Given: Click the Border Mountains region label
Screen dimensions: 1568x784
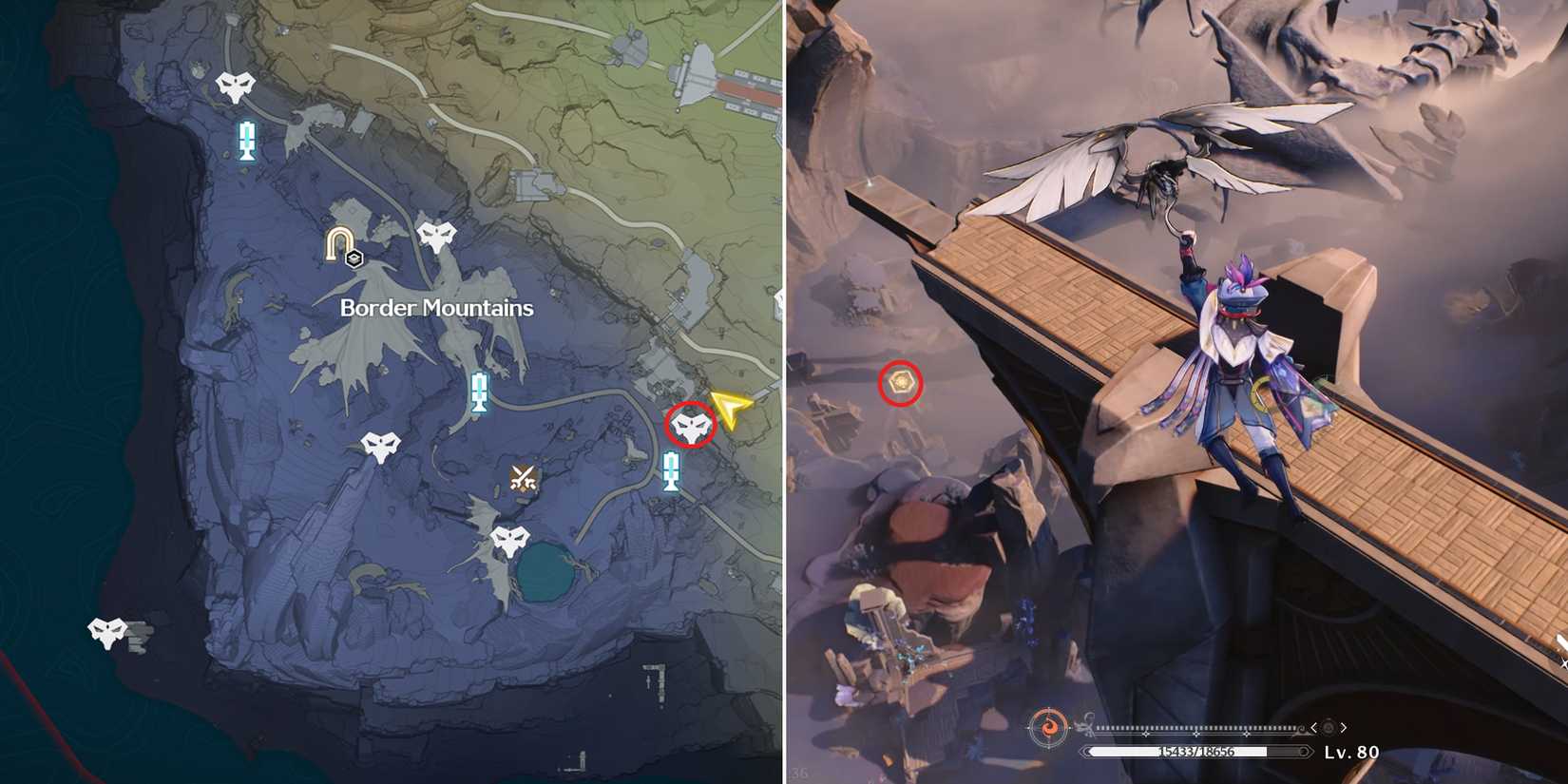Looking at the screenshot, I should click(435, 308).
